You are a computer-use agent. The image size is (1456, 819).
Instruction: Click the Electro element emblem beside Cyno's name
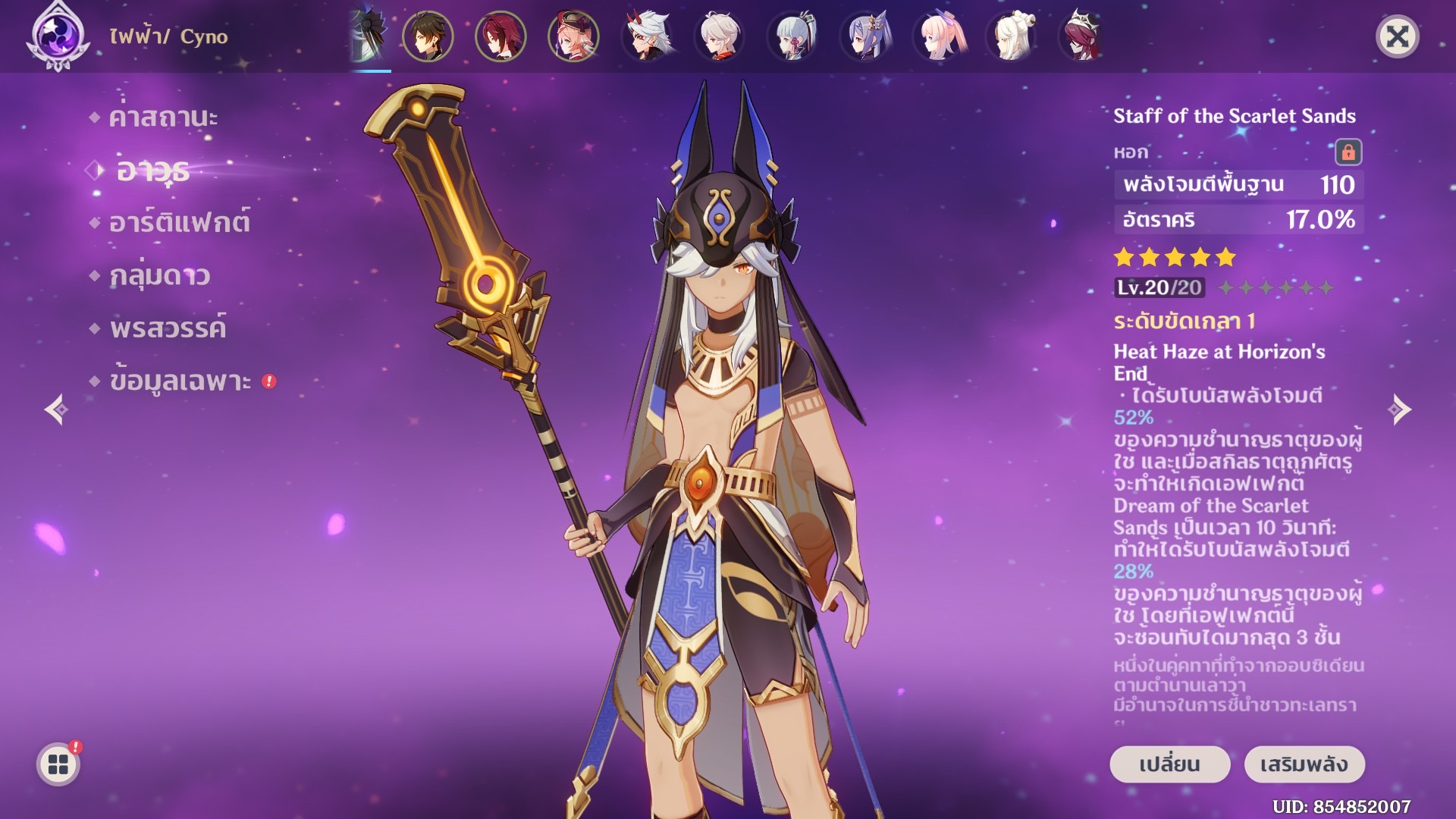[58, 36]
